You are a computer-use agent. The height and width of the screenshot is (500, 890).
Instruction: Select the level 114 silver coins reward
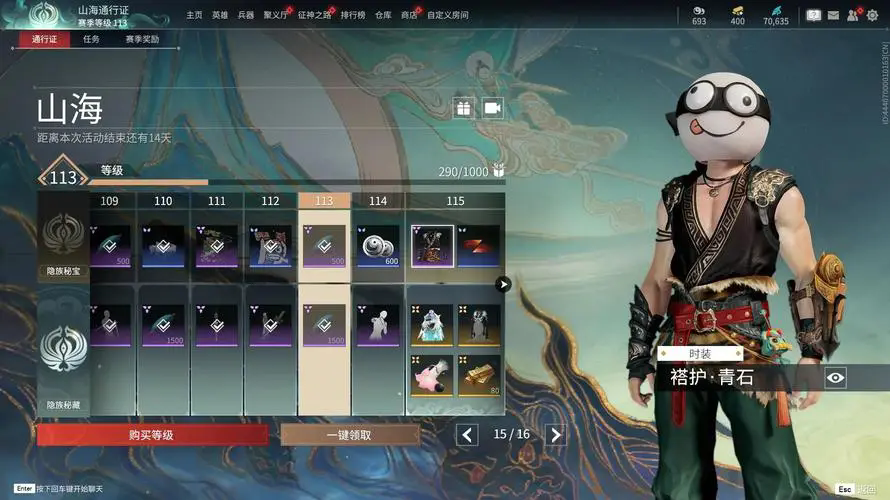click(x=378, y=246)
